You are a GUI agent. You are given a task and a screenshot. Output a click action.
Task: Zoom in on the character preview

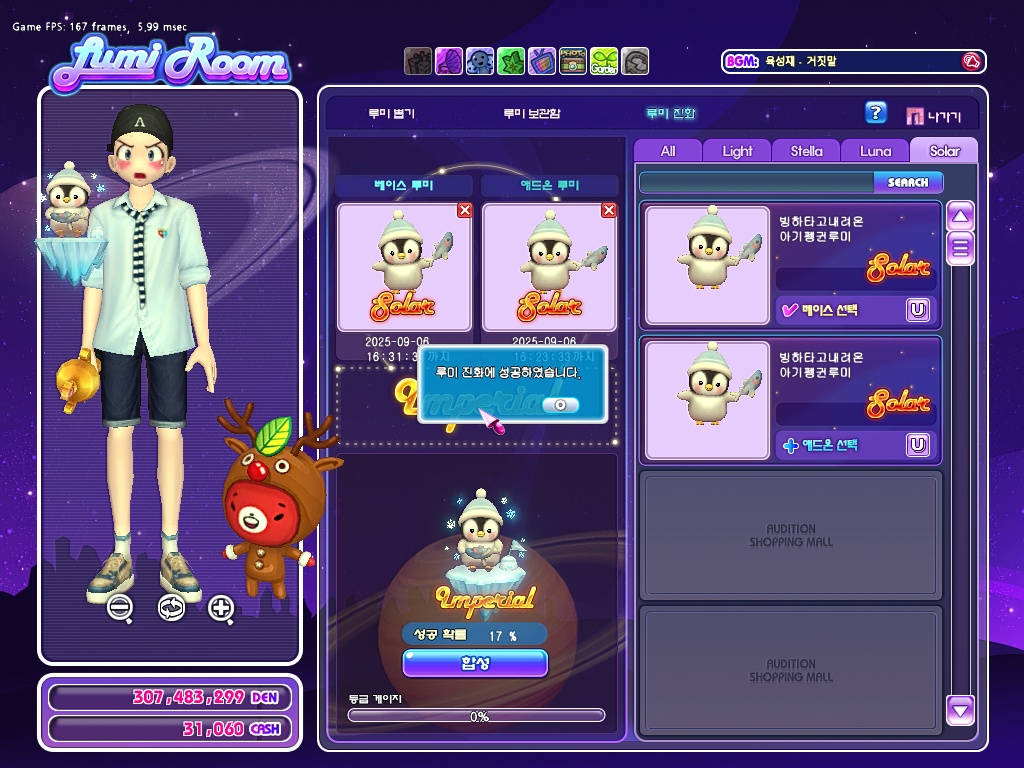tap(221, 607)
